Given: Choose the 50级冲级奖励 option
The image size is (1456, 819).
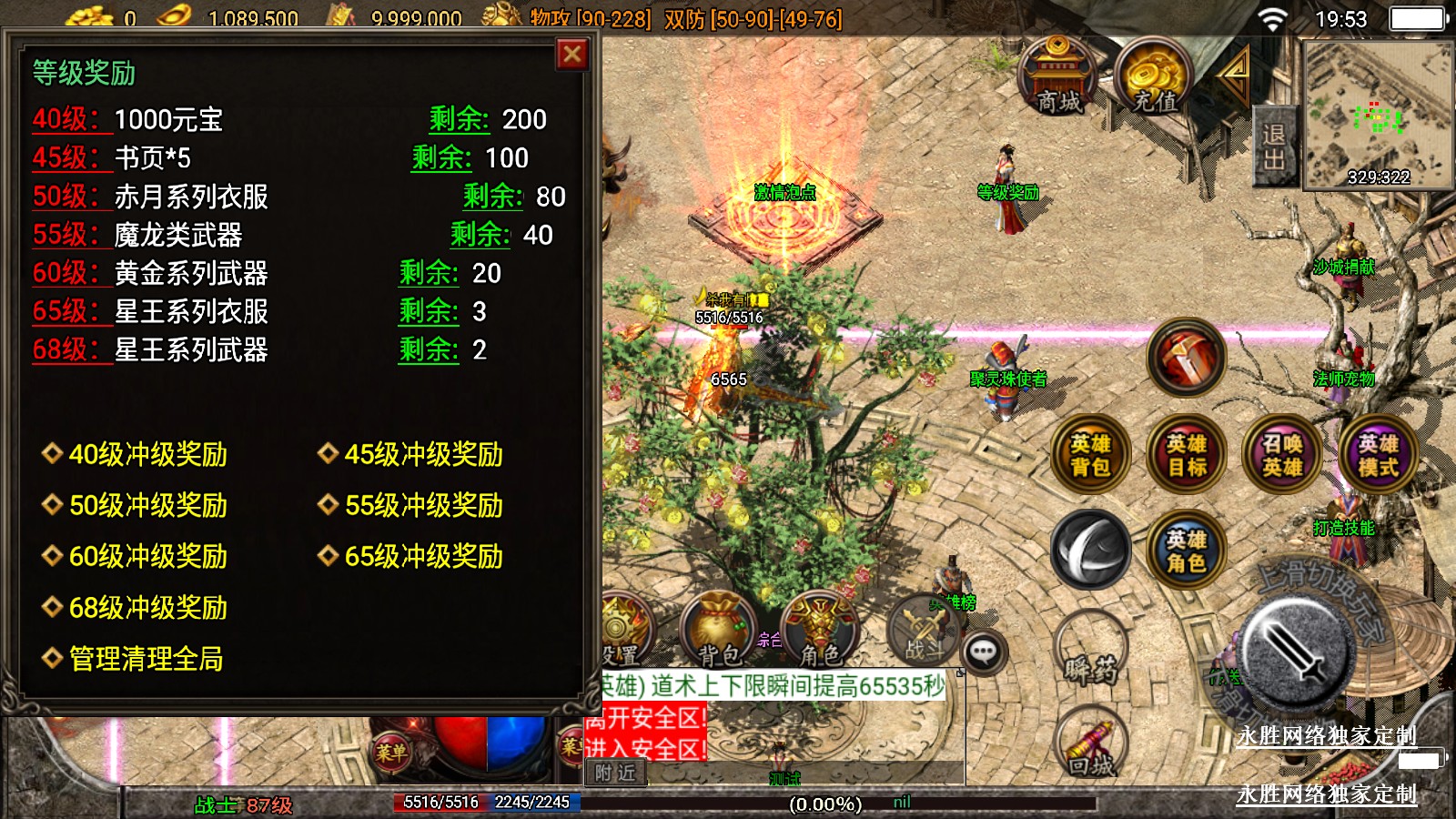Looking at the screenshot, I should point(147,505).
